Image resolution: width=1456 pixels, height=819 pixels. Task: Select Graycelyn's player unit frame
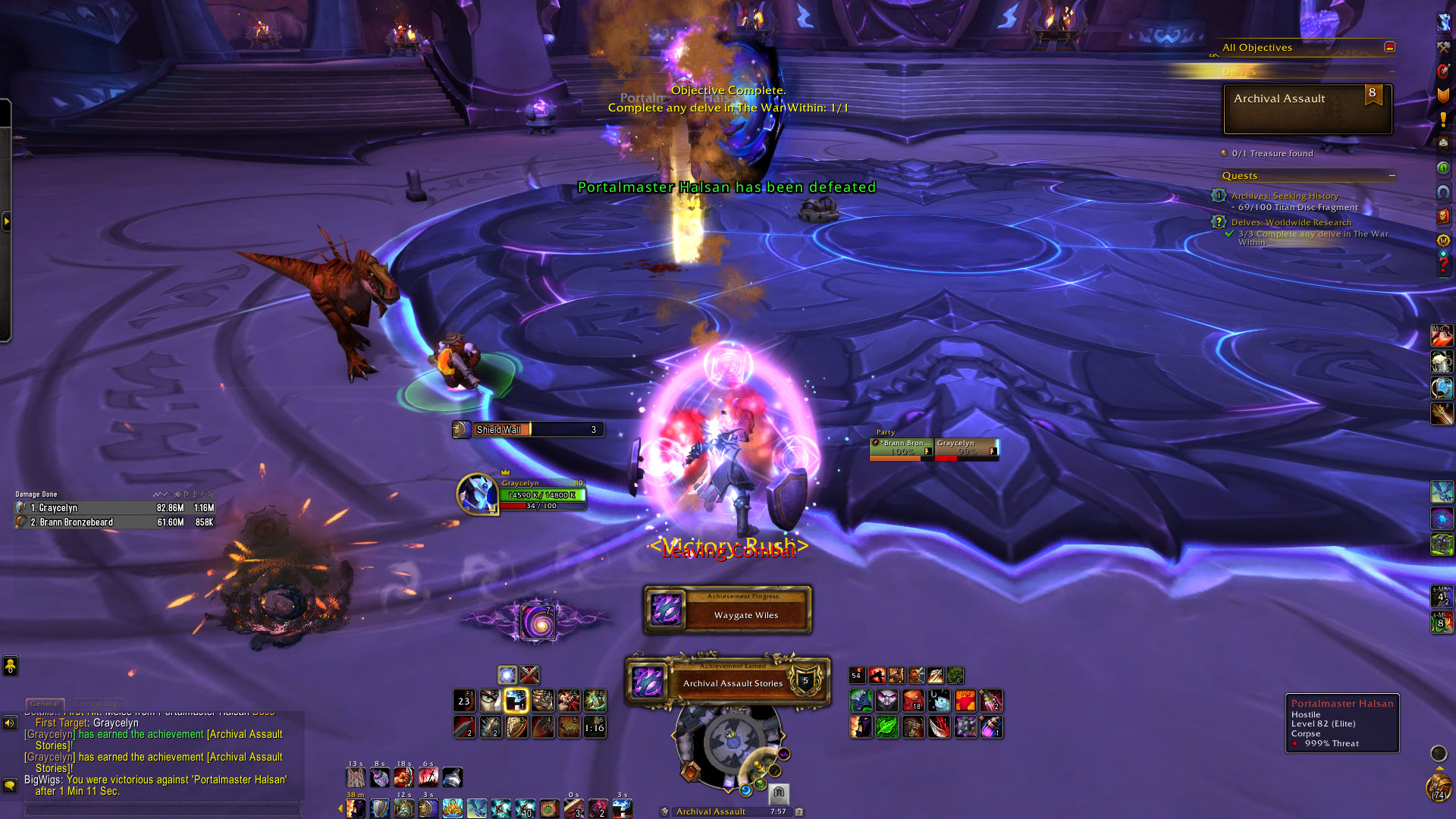click(x=522, y=494)
